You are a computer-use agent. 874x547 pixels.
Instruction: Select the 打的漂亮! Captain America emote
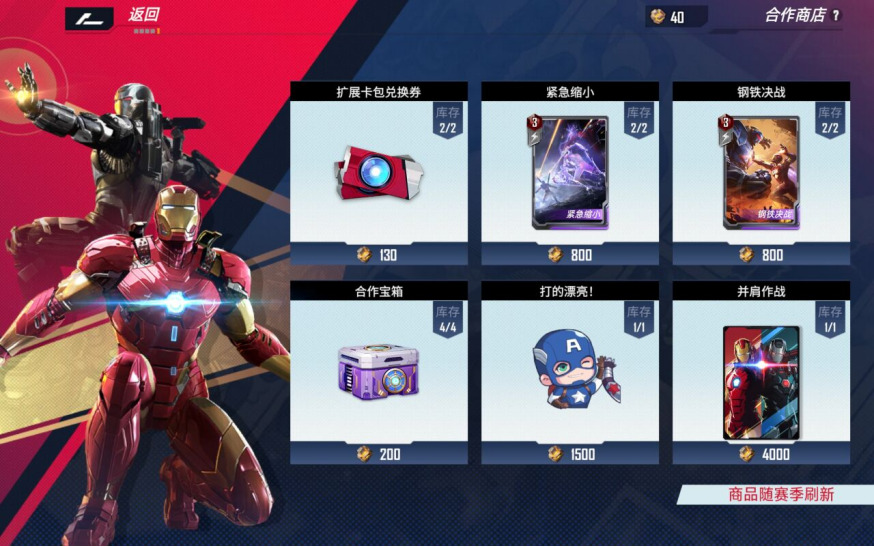coord(570,368)
